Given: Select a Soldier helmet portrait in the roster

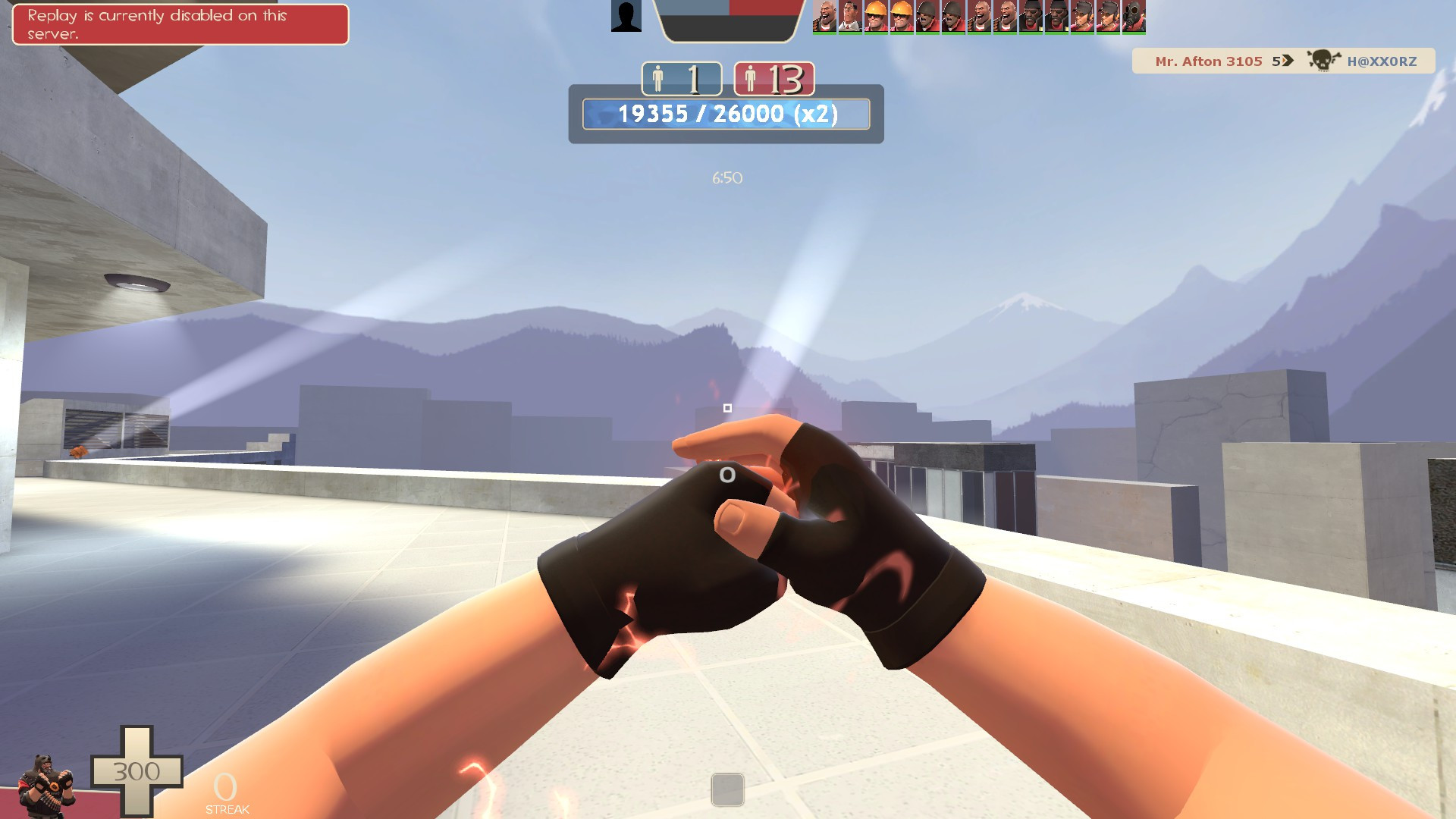Looking at the screenshot, I should 925,17.
